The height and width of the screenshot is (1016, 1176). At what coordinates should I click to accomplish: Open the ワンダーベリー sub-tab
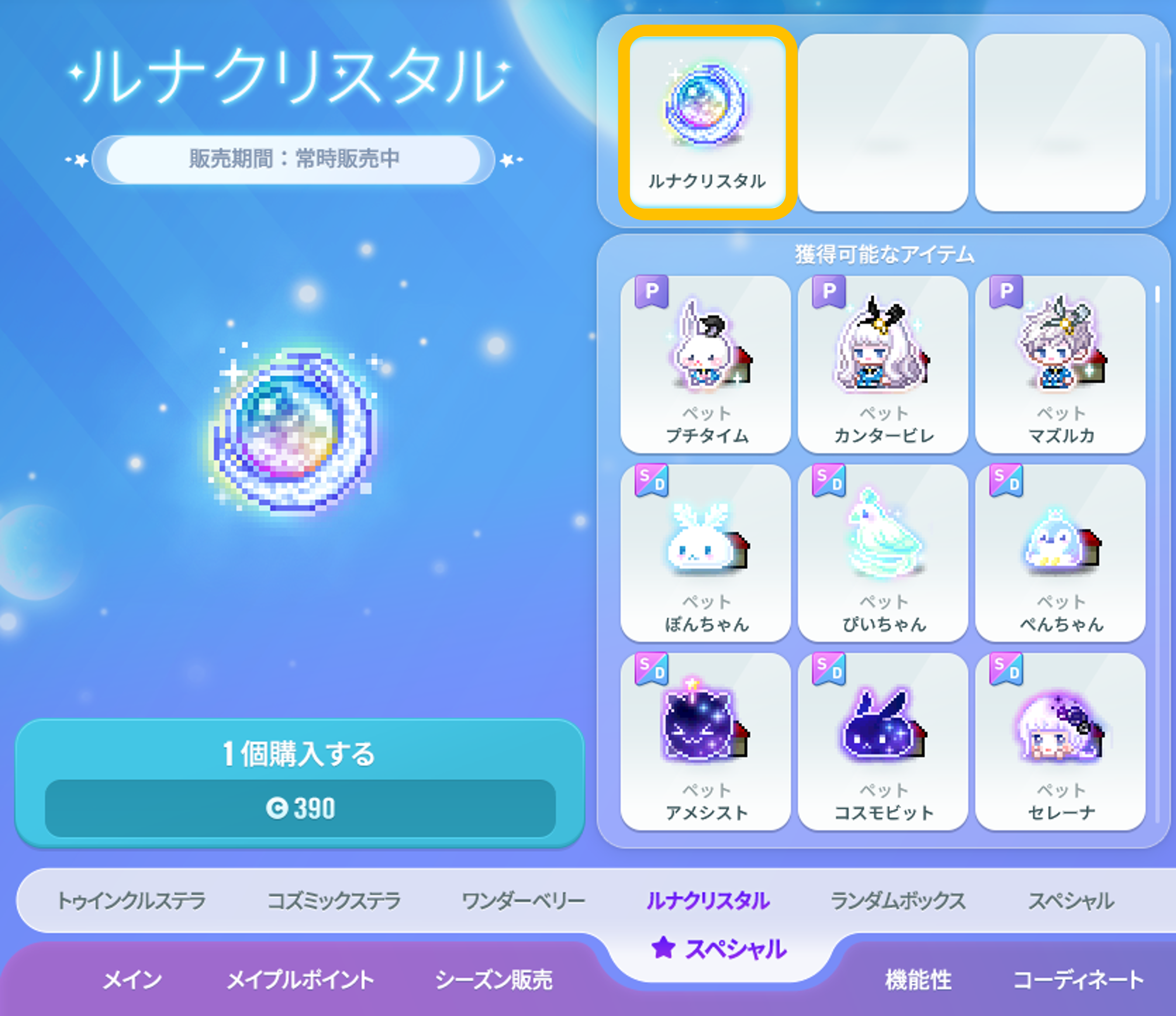[523, 901]
